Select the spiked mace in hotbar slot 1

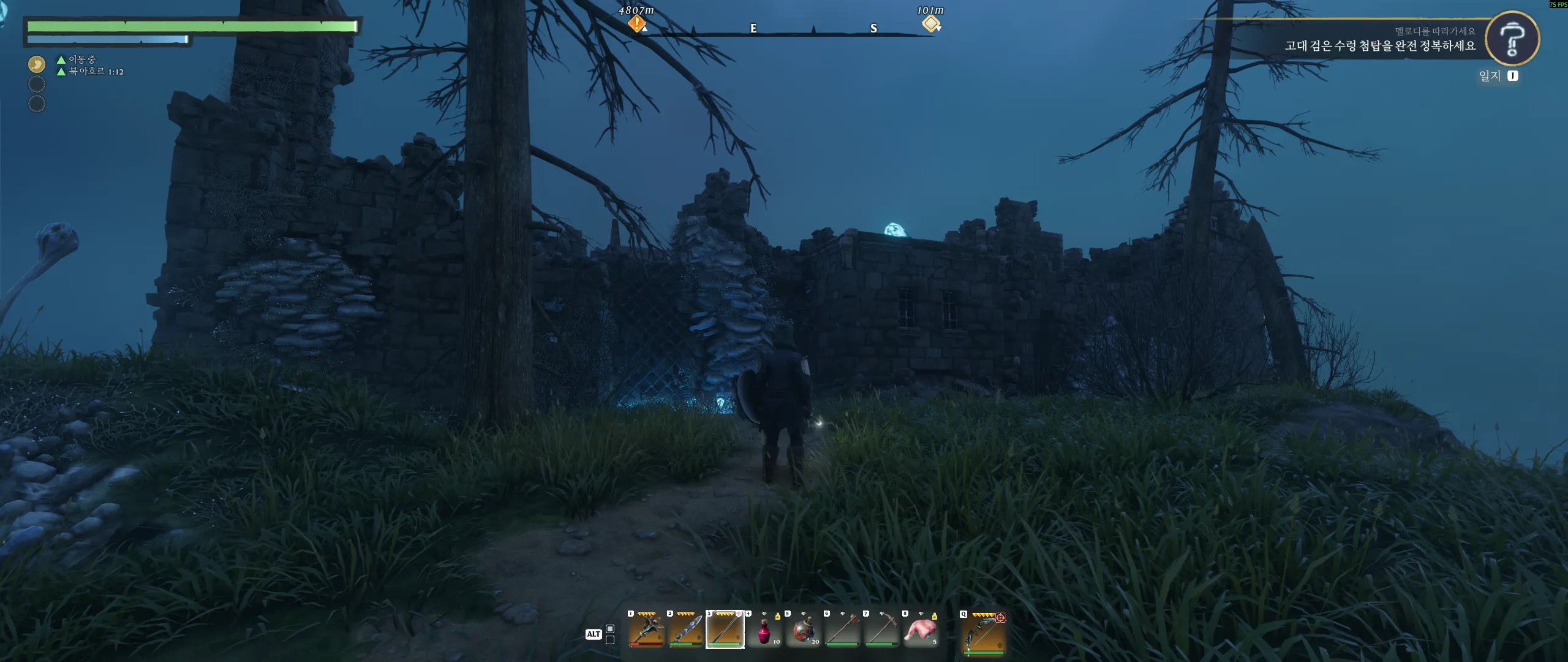point(646,630)
